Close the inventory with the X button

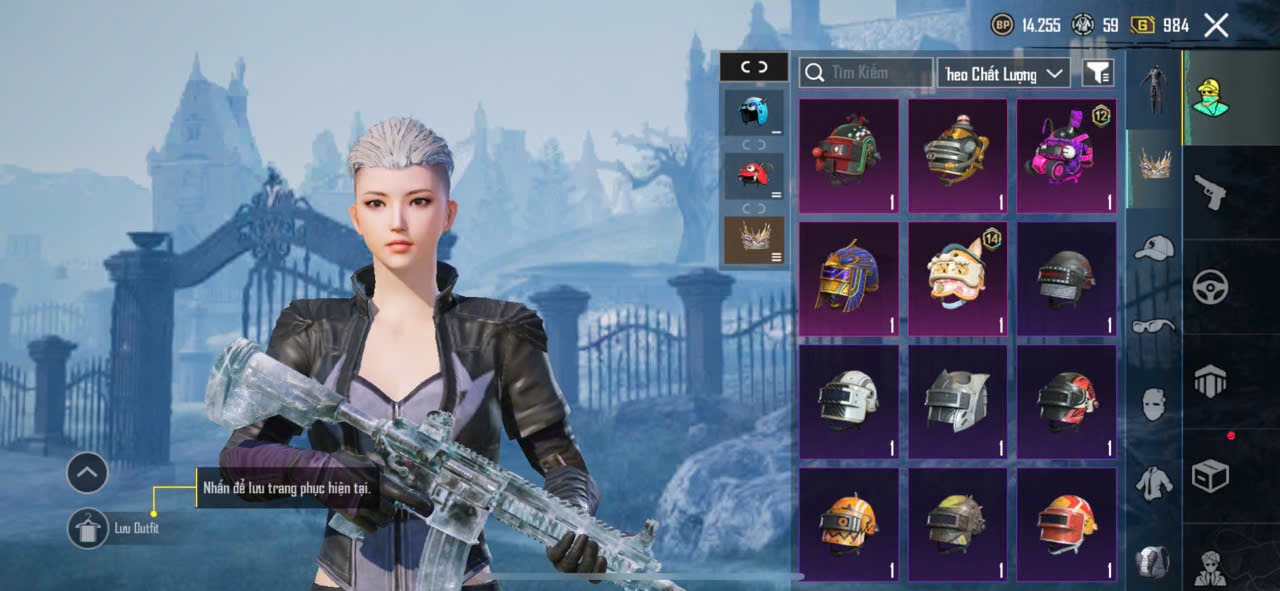point(1215,26)
